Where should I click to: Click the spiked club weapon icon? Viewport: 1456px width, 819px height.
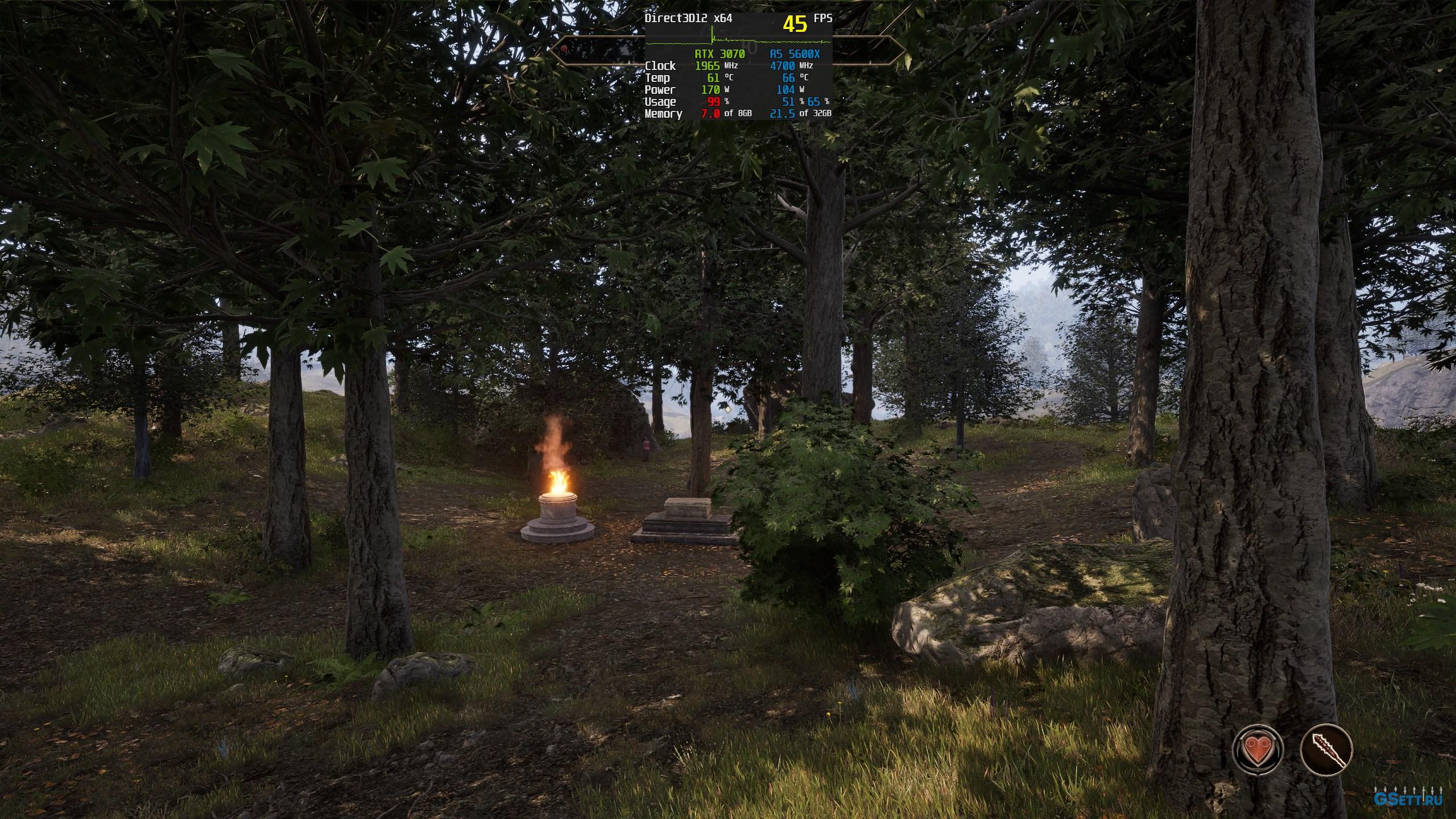point(1326,750)
